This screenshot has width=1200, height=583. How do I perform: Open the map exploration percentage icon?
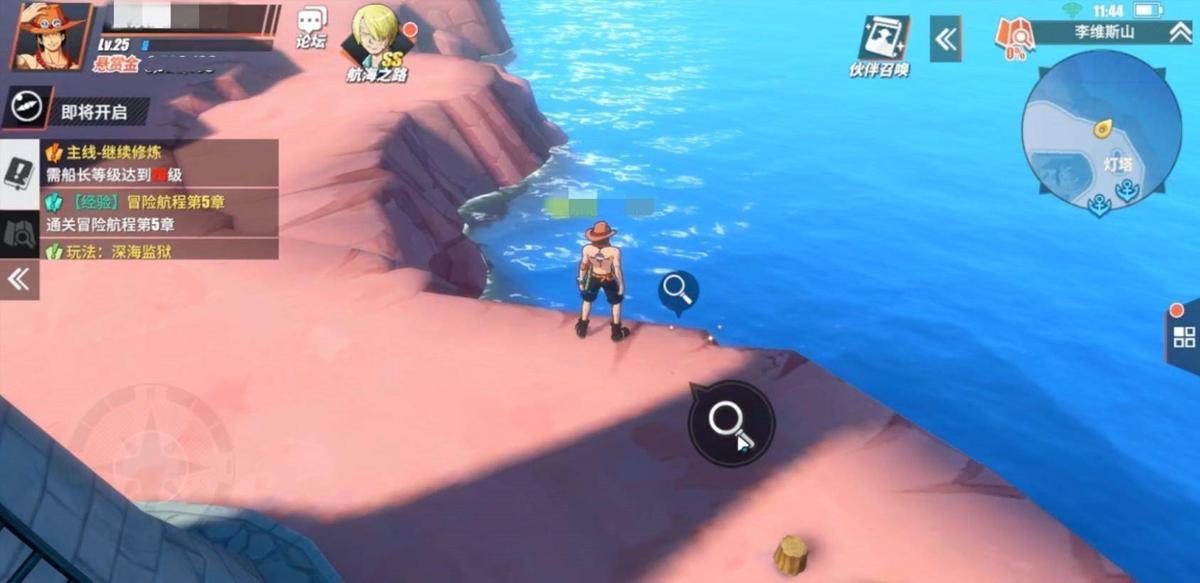click(1014, 38)
